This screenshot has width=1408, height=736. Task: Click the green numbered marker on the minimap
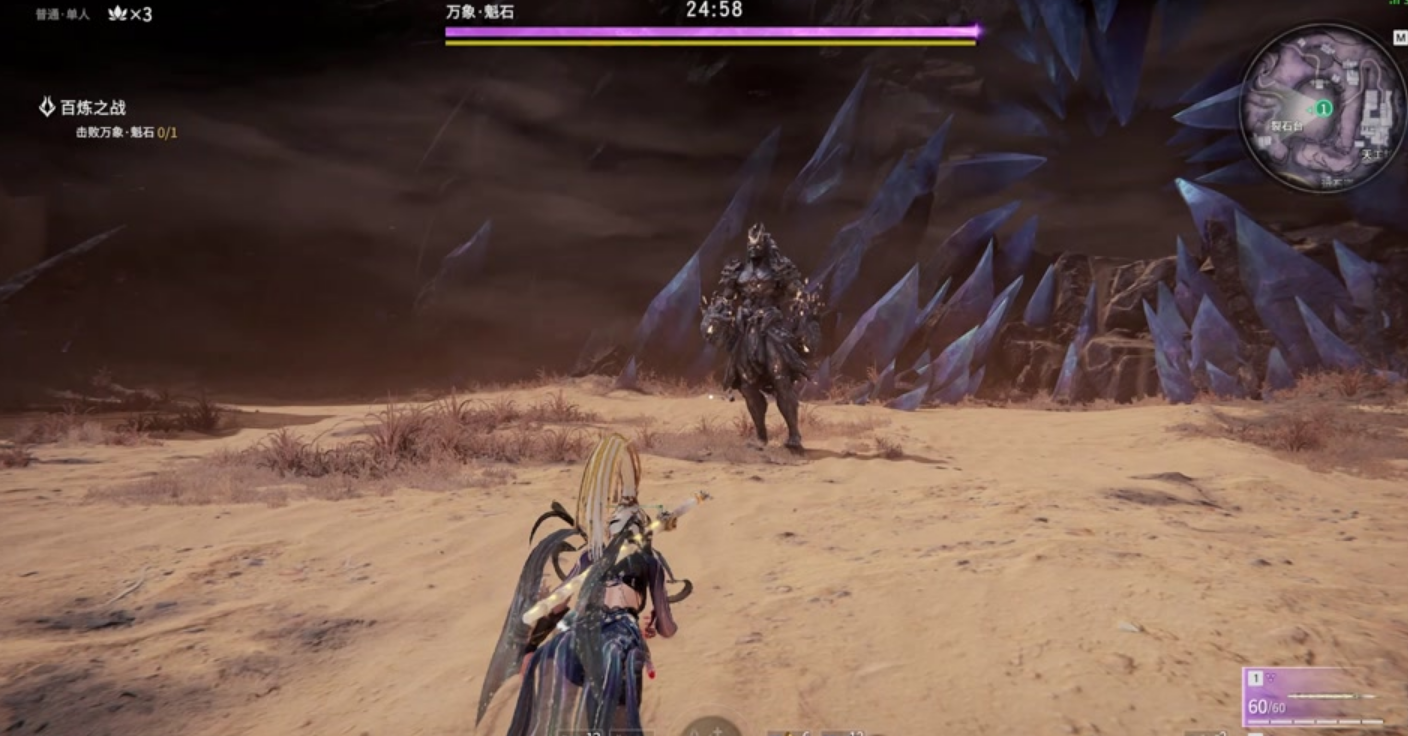1323,107
